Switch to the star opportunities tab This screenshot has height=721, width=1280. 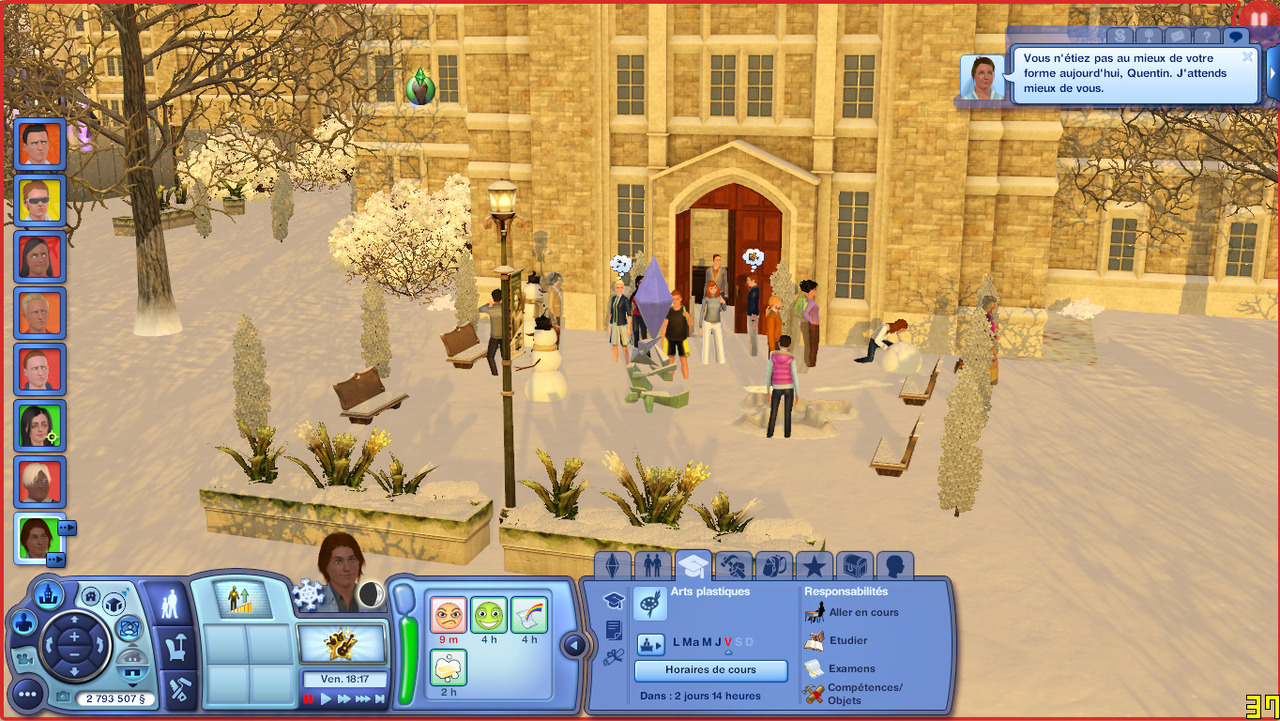(x=814, y=567)
